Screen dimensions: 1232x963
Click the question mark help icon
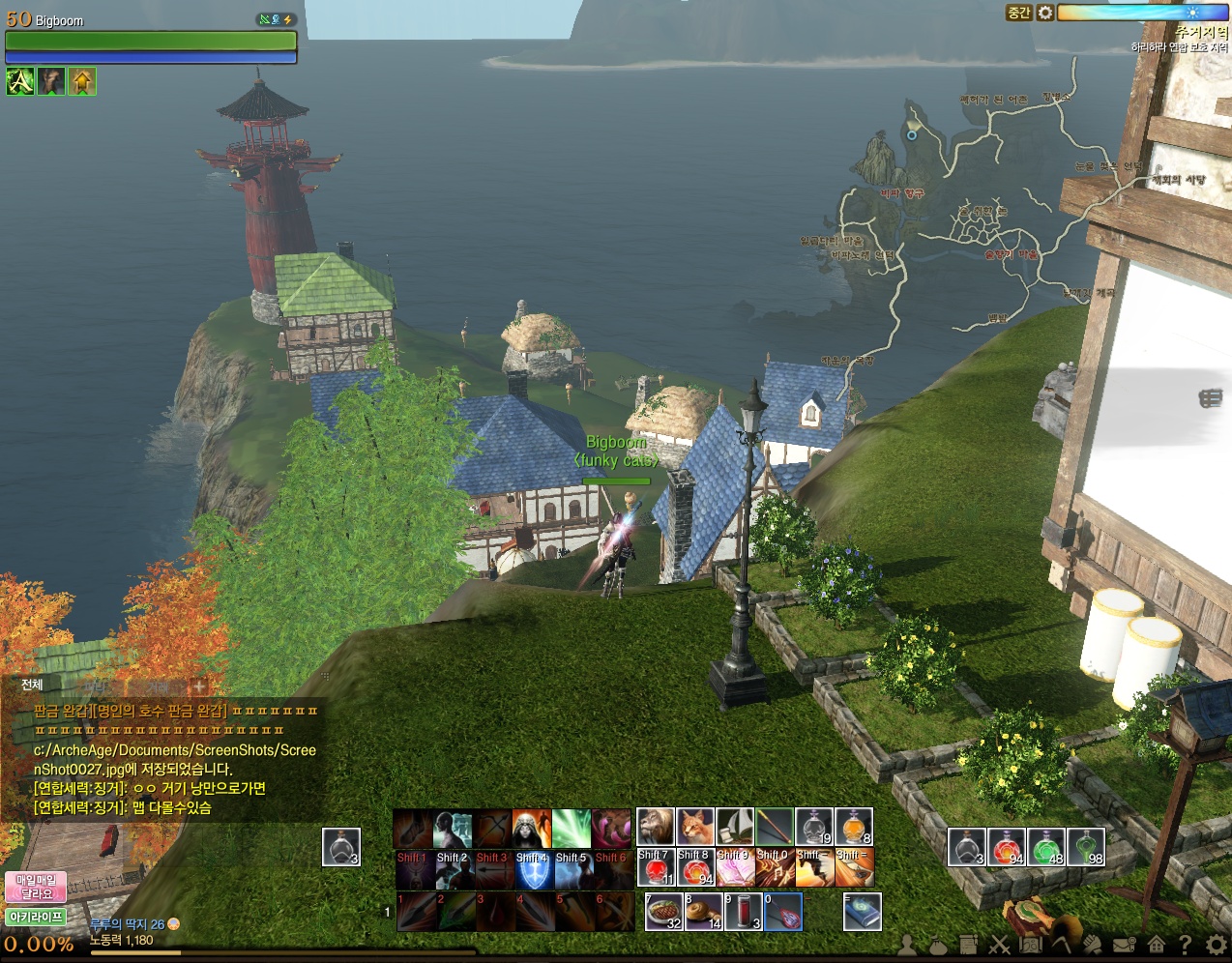click(x=1185, y=945)
